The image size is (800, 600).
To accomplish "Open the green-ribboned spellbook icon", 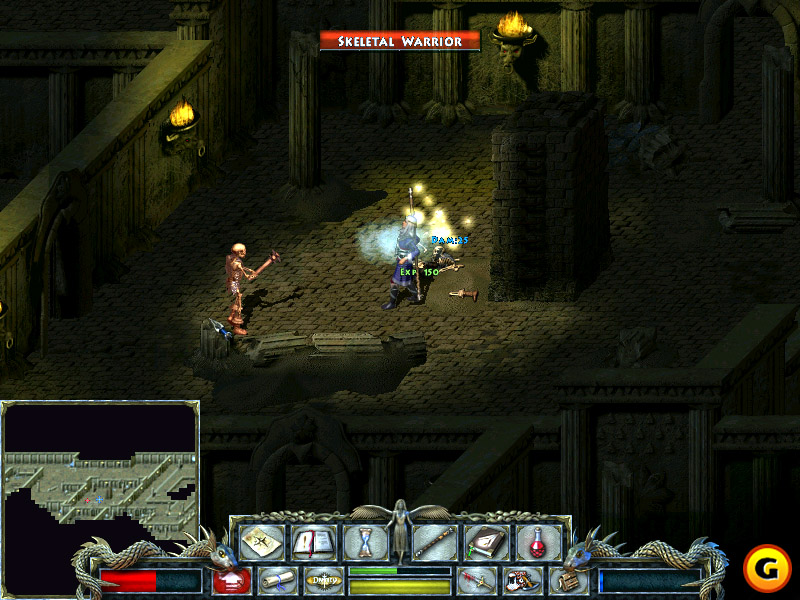I will point(487,542).
